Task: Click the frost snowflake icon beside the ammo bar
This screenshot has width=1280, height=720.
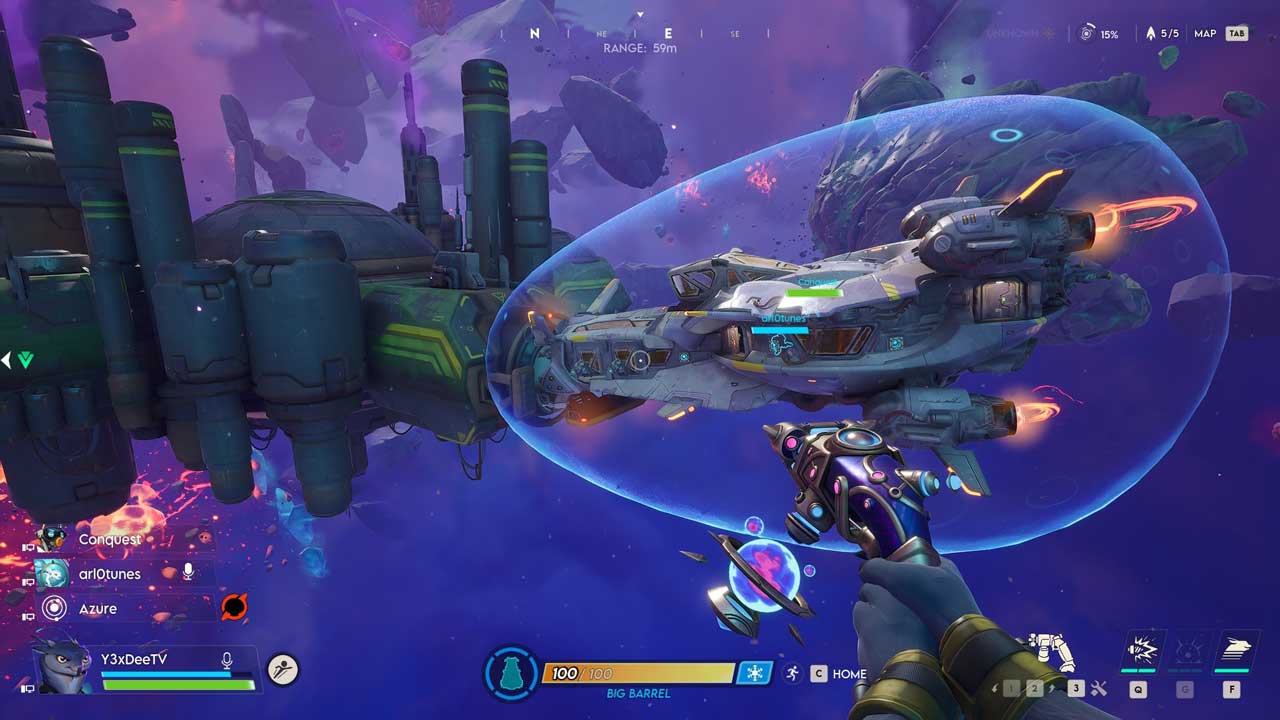Action: click(754, 673)
